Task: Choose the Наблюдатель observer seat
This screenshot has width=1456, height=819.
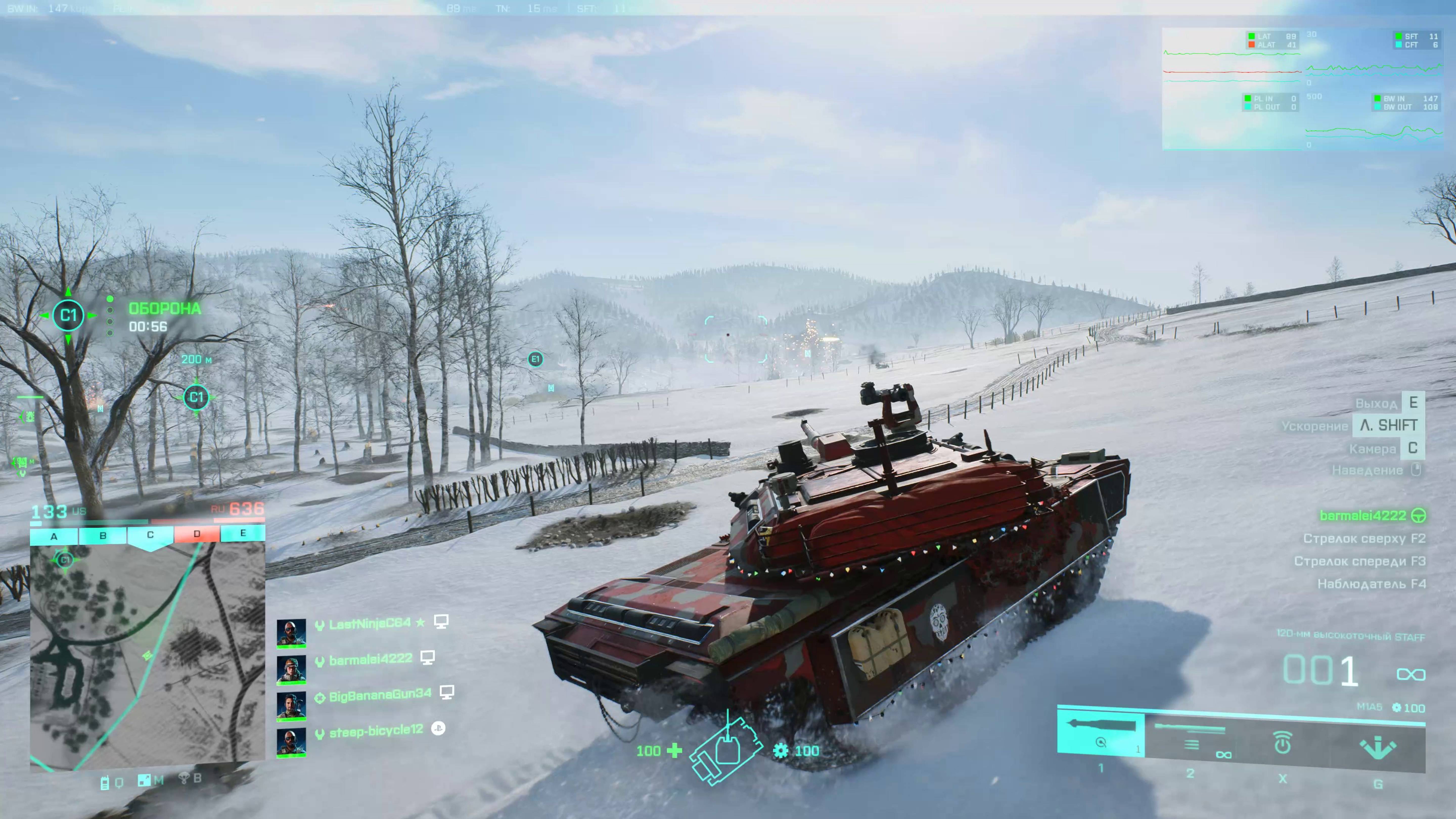Action: pos(1371,584)
